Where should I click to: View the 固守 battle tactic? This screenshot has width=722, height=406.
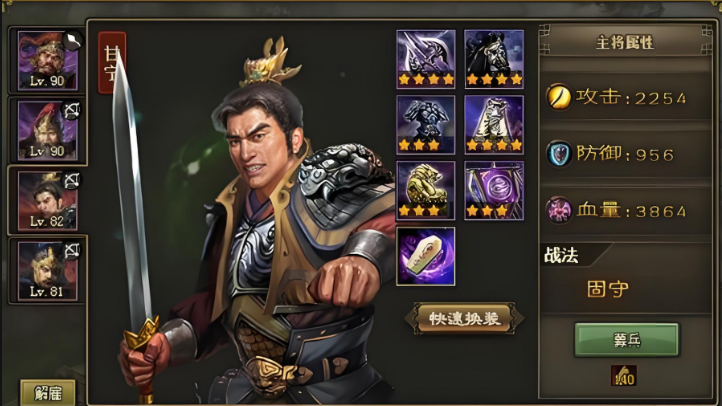pyautogui.click(x=607, y=289)
